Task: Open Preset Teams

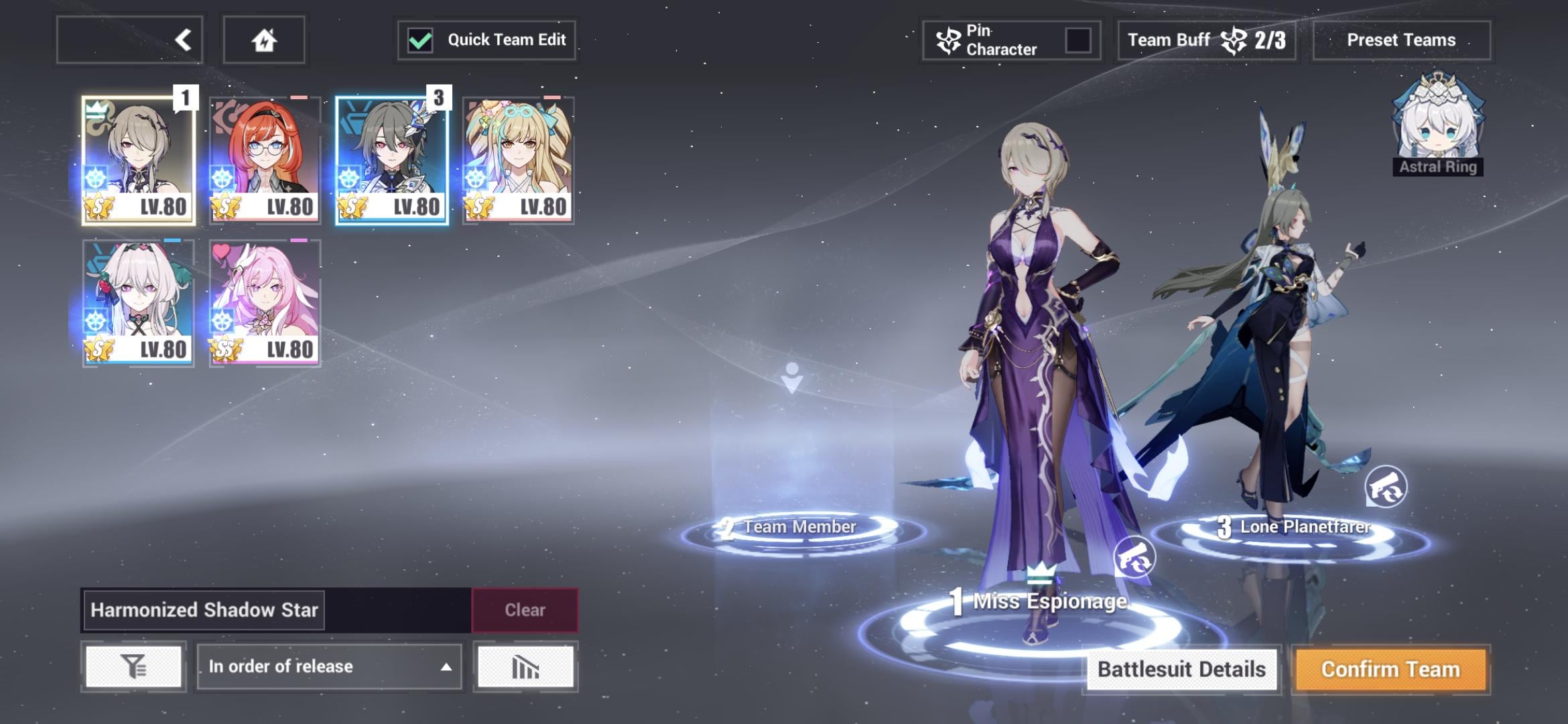Action: [1401, 40]
